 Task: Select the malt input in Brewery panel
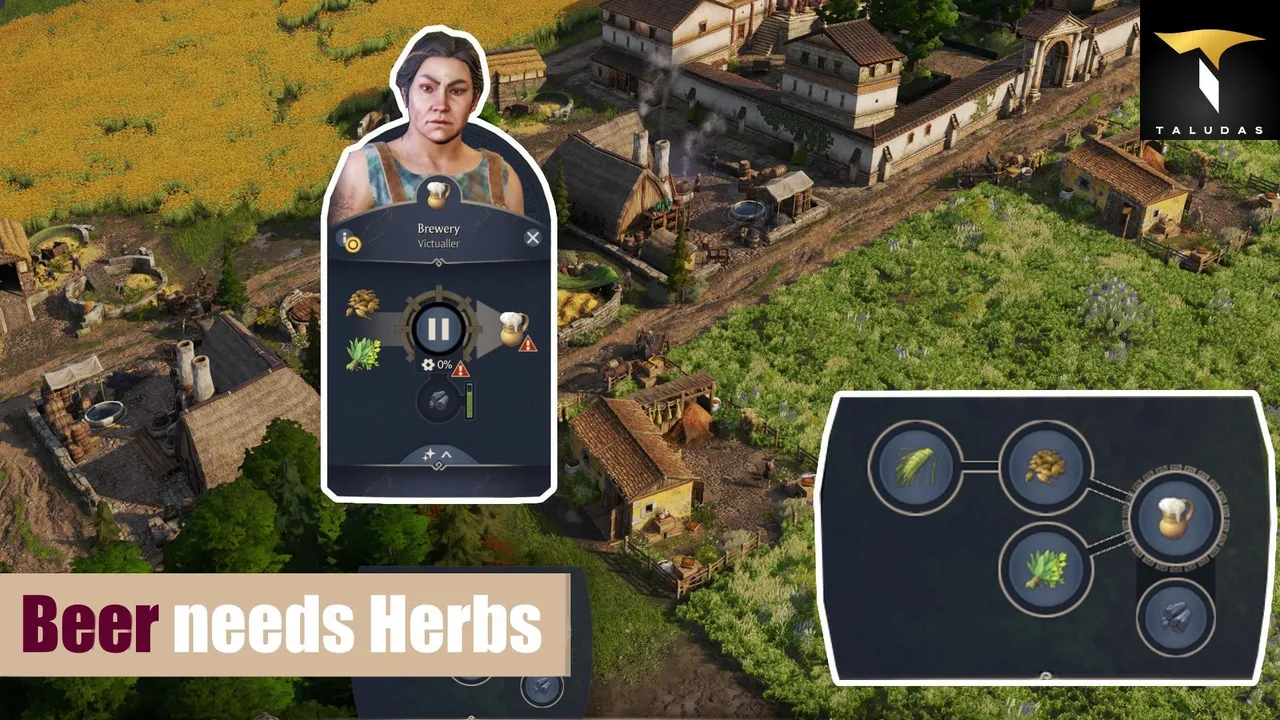point(362,303)
